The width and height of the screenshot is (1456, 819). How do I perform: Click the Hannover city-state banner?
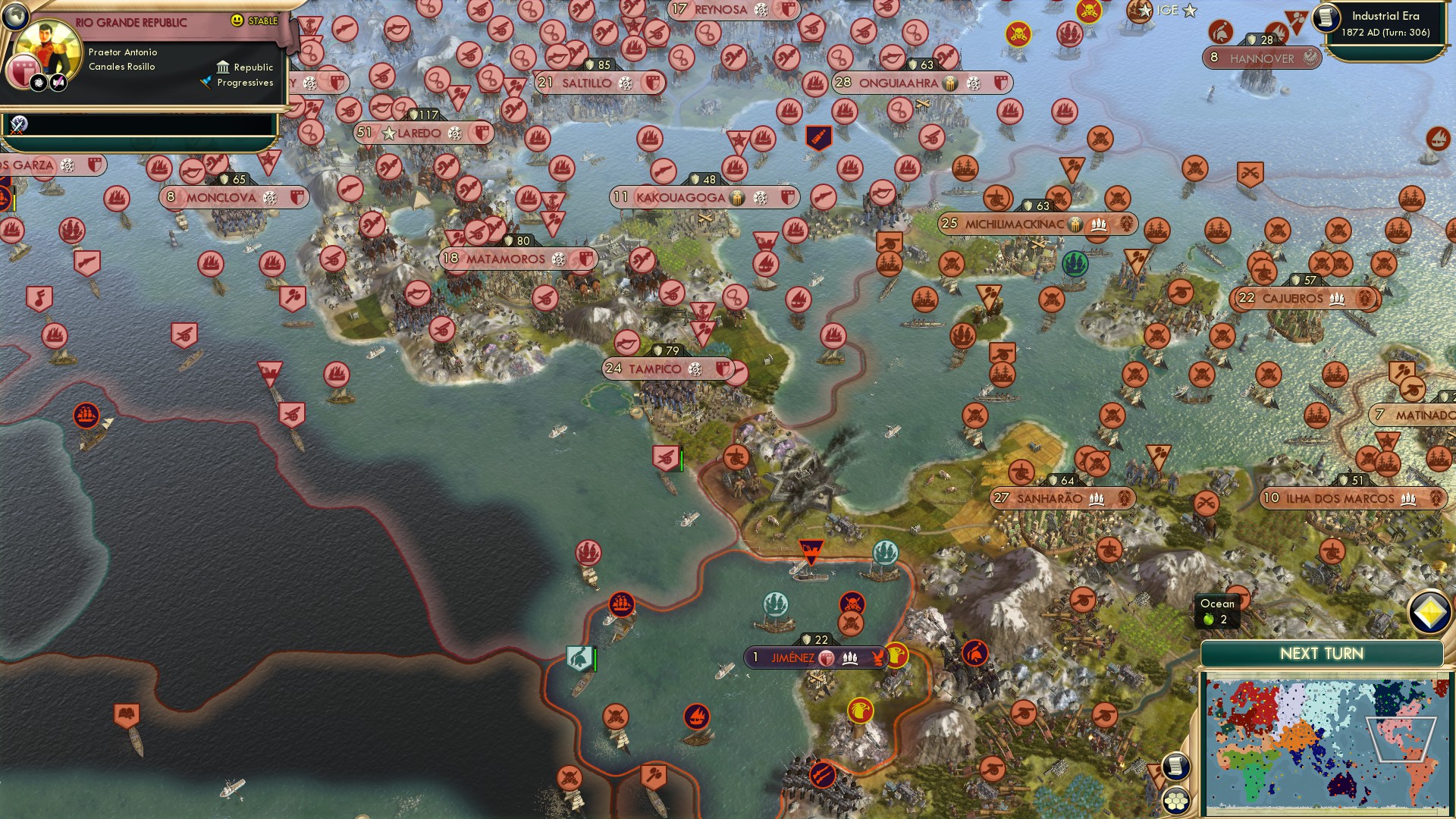click(1261, 58)
